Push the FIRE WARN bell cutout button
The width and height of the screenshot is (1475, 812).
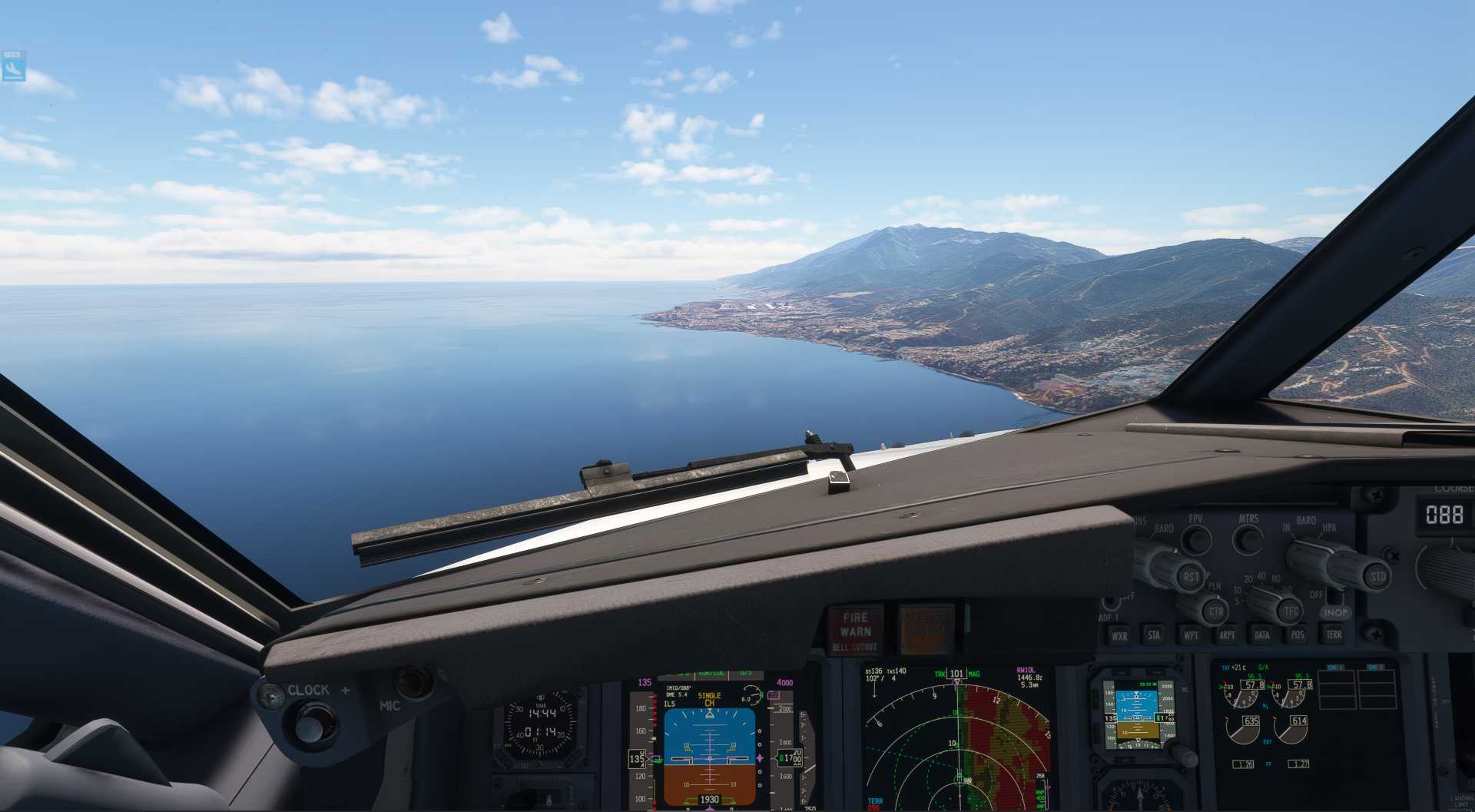pos(855,630)
